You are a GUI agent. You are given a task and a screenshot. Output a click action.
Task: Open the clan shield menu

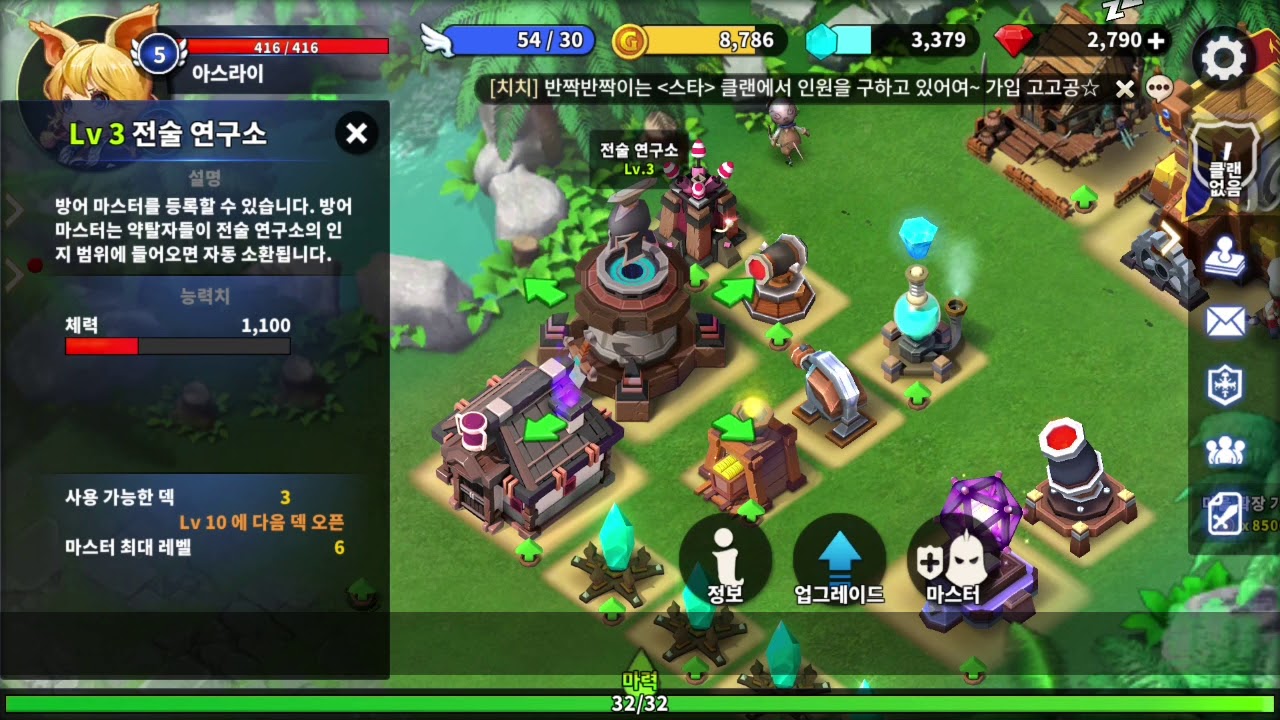pos(1225,172)
